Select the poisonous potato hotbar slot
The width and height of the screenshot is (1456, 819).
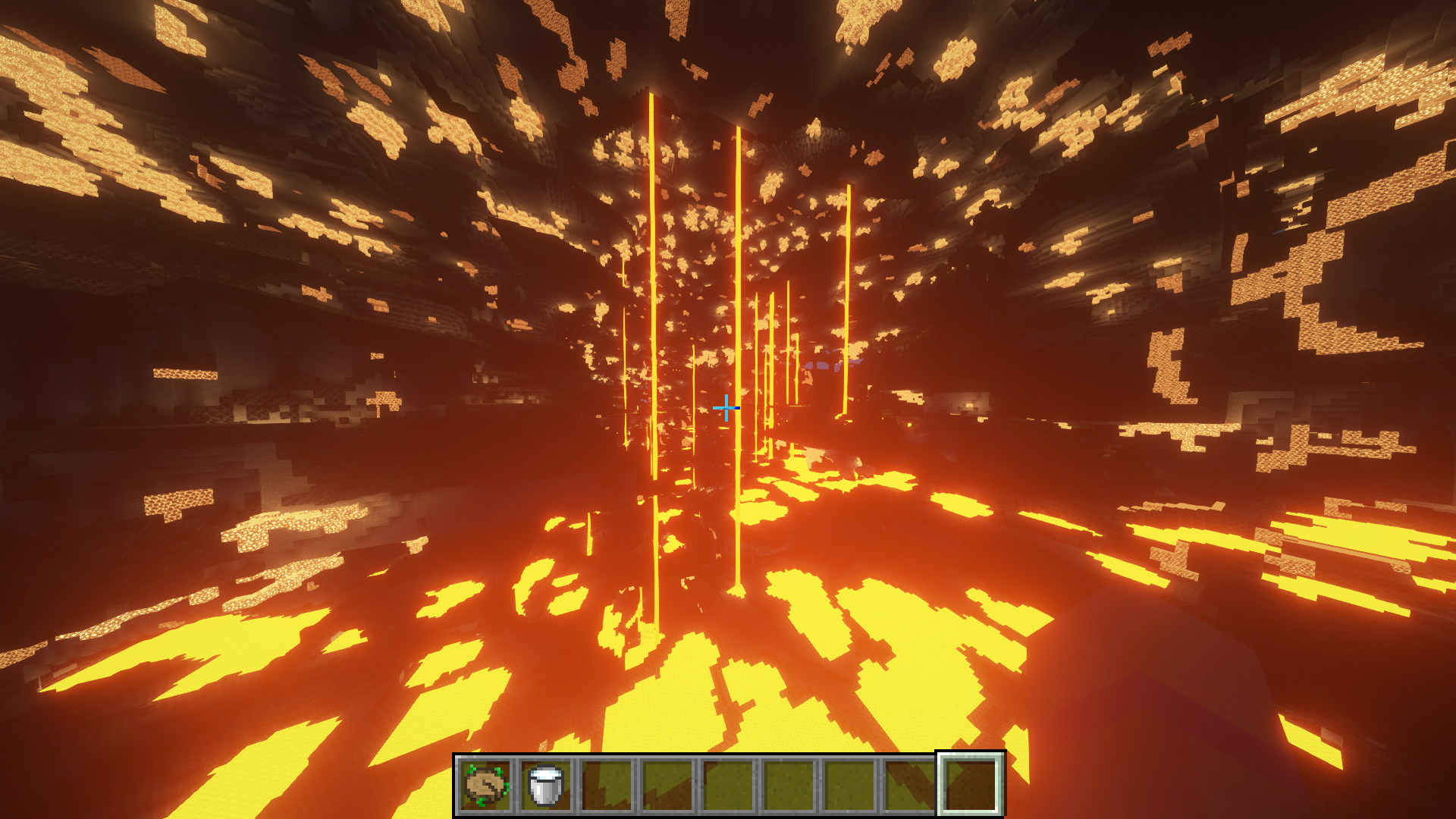(x=486, y=785)
